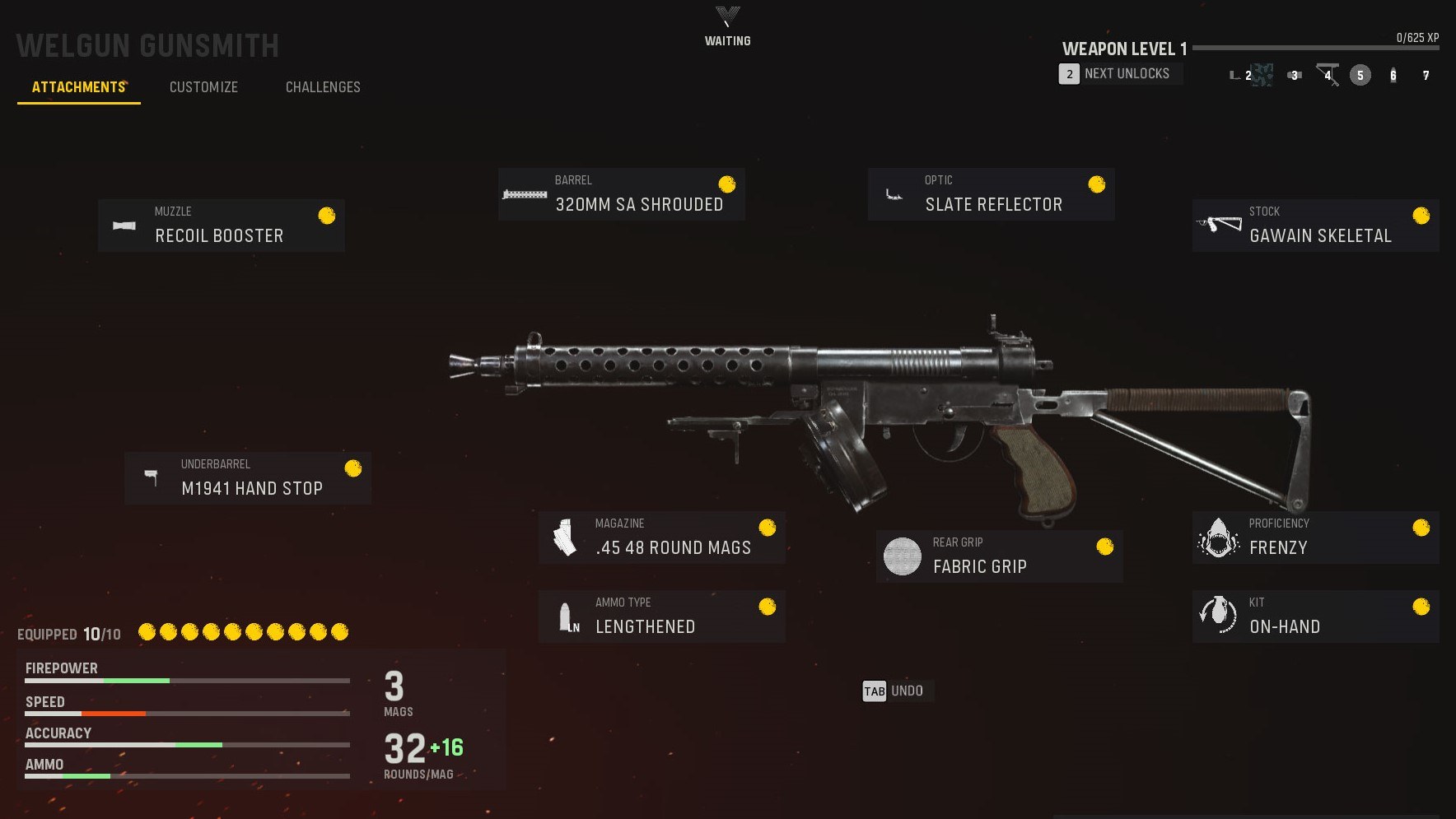Choose the Gawain Skeletal stock slot
The width and height of the screenshot is (1456, 819).
[x=1315, y=225]
